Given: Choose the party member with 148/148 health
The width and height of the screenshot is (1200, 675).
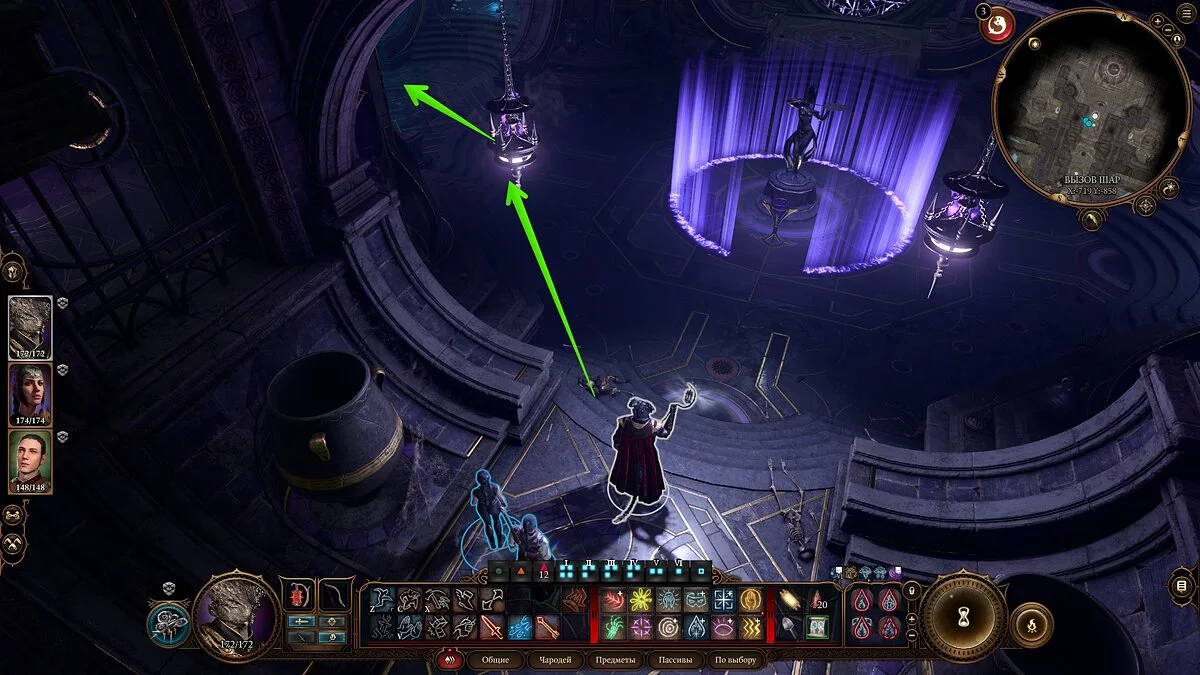Looking at the screenshot, I should point(30,460).
